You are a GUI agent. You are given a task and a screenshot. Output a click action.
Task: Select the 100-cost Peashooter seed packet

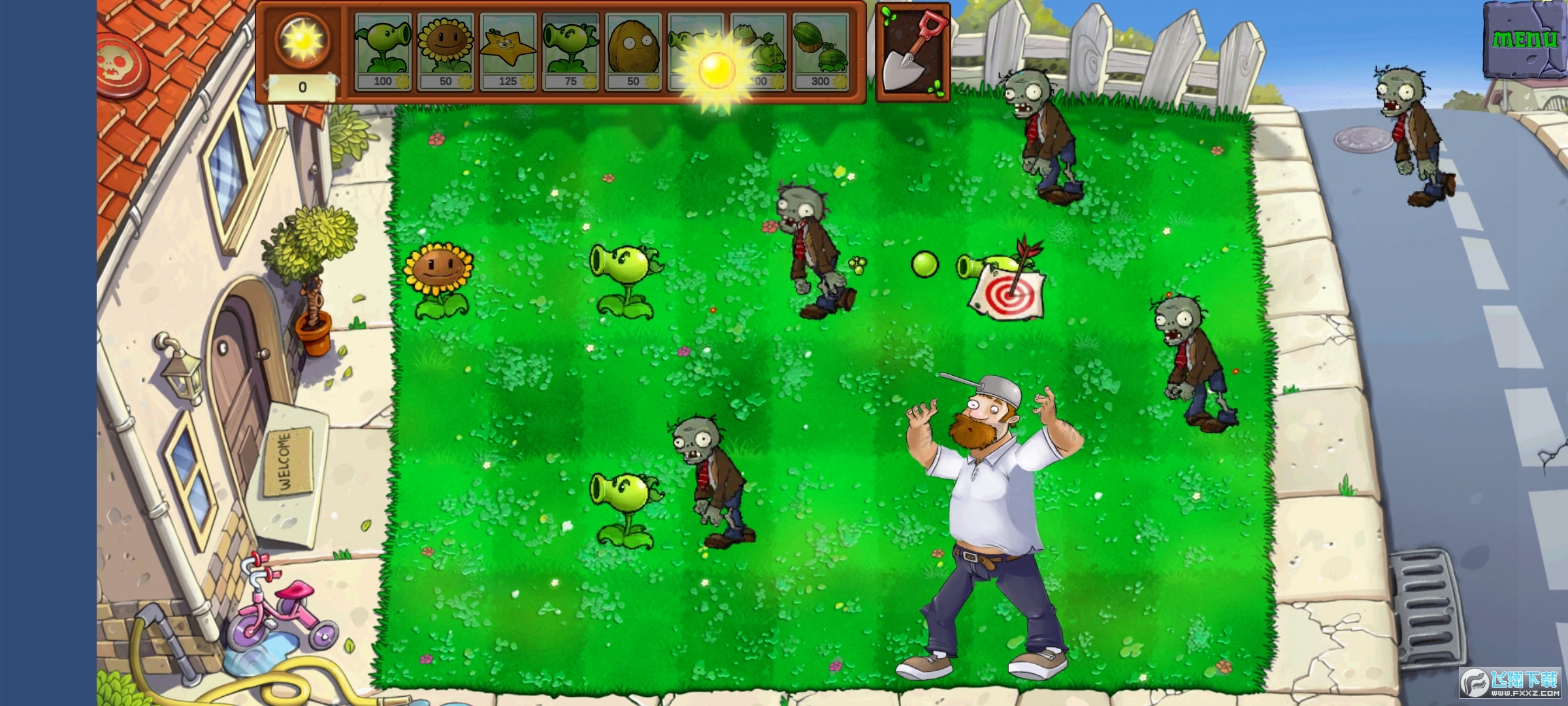coord(382,52)
